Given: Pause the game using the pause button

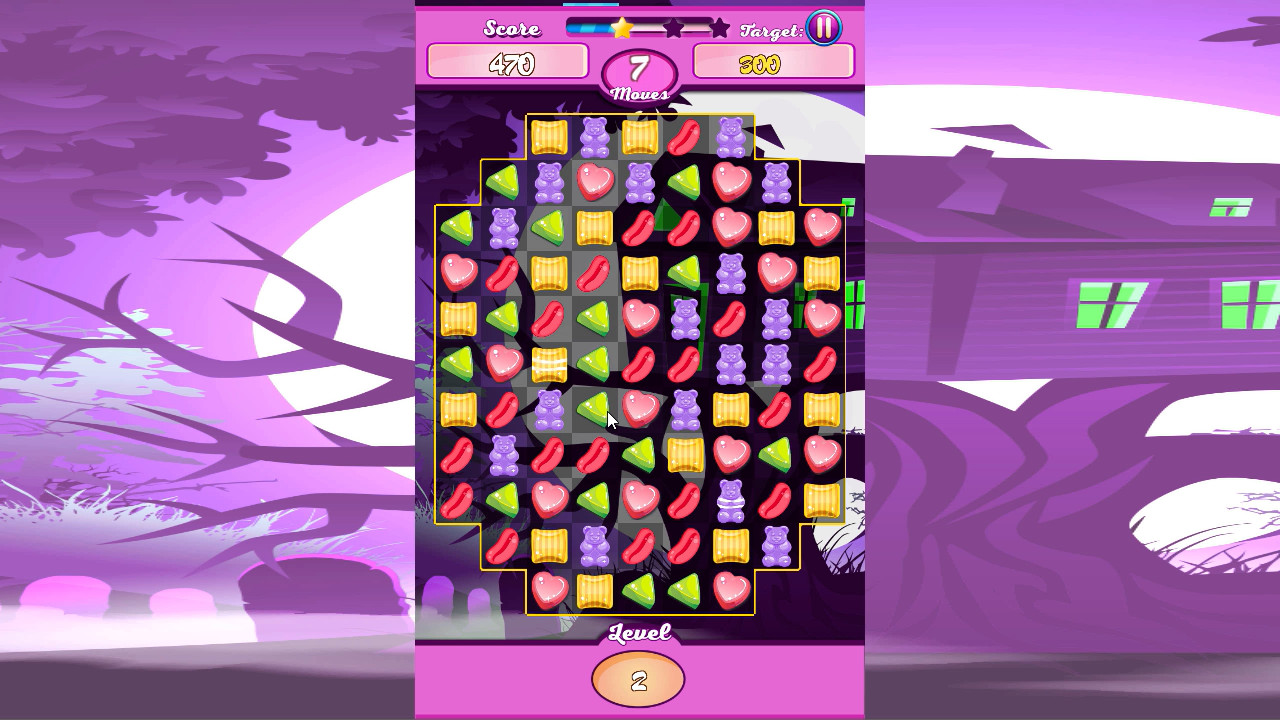Looking at the screenshot, I should (824, 28).
